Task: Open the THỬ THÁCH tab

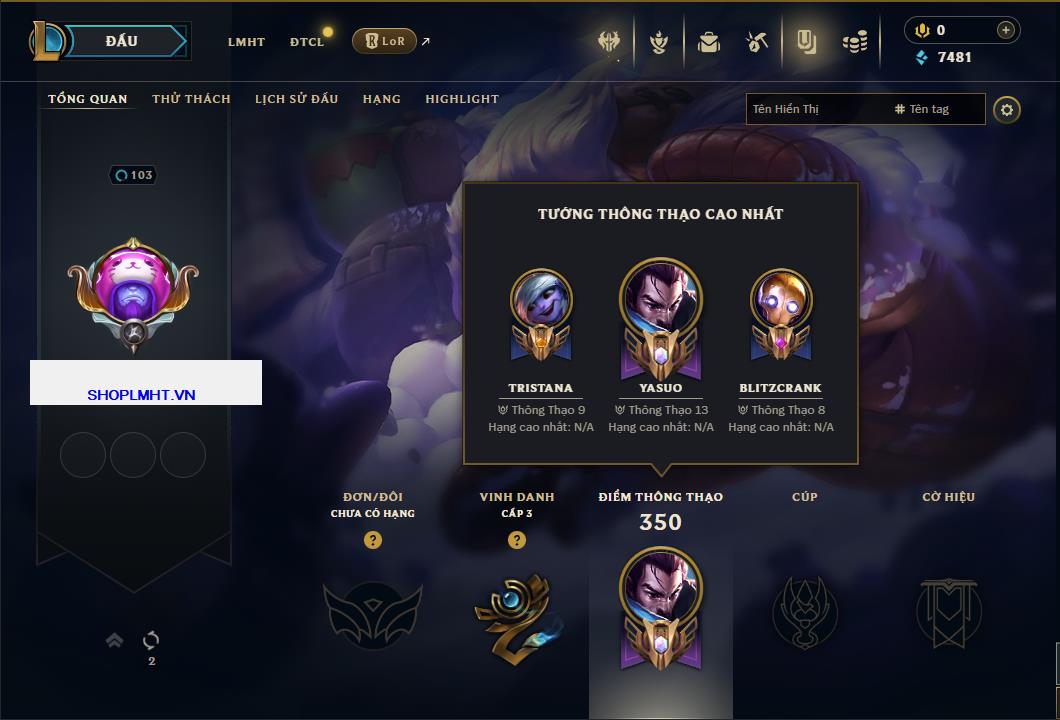Action: click(191, 99)
